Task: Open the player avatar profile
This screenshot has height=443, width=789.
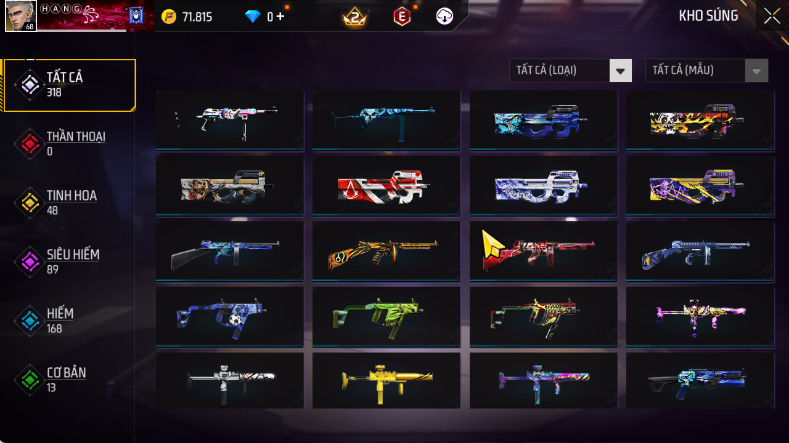Action: [x=18, y=15]
